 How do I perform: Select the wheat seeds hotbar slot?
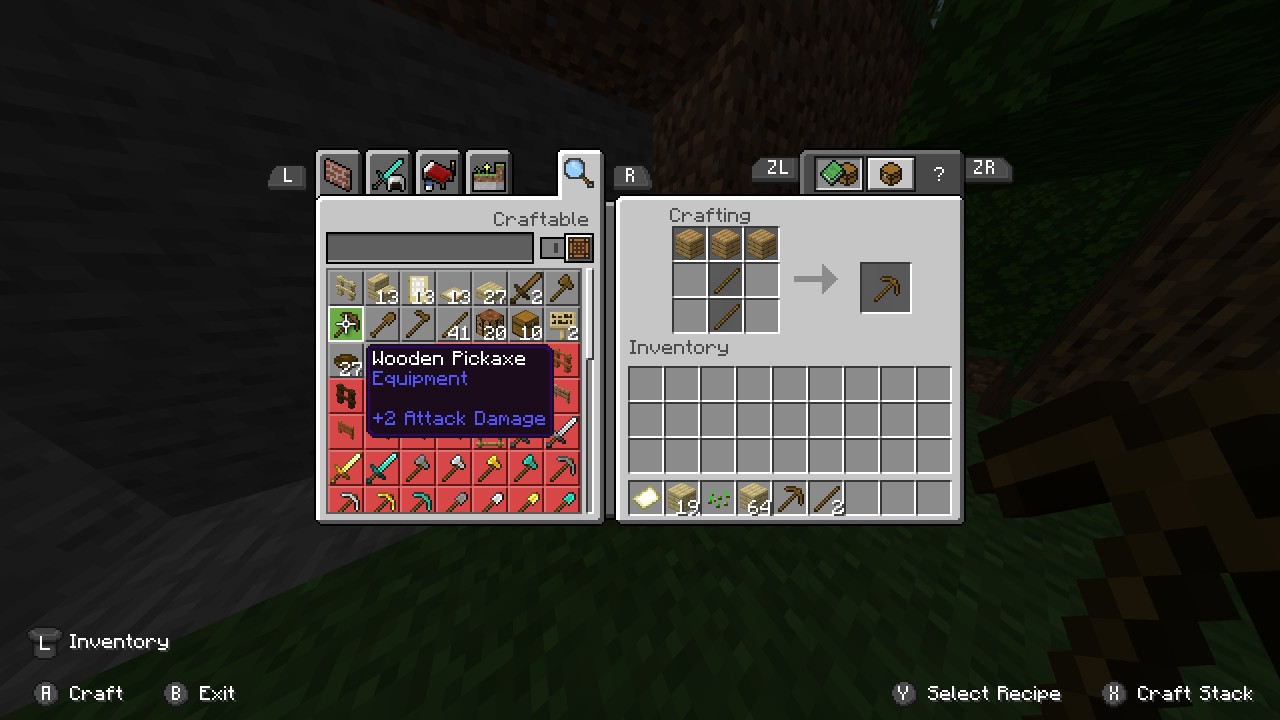tap(719, 498)
